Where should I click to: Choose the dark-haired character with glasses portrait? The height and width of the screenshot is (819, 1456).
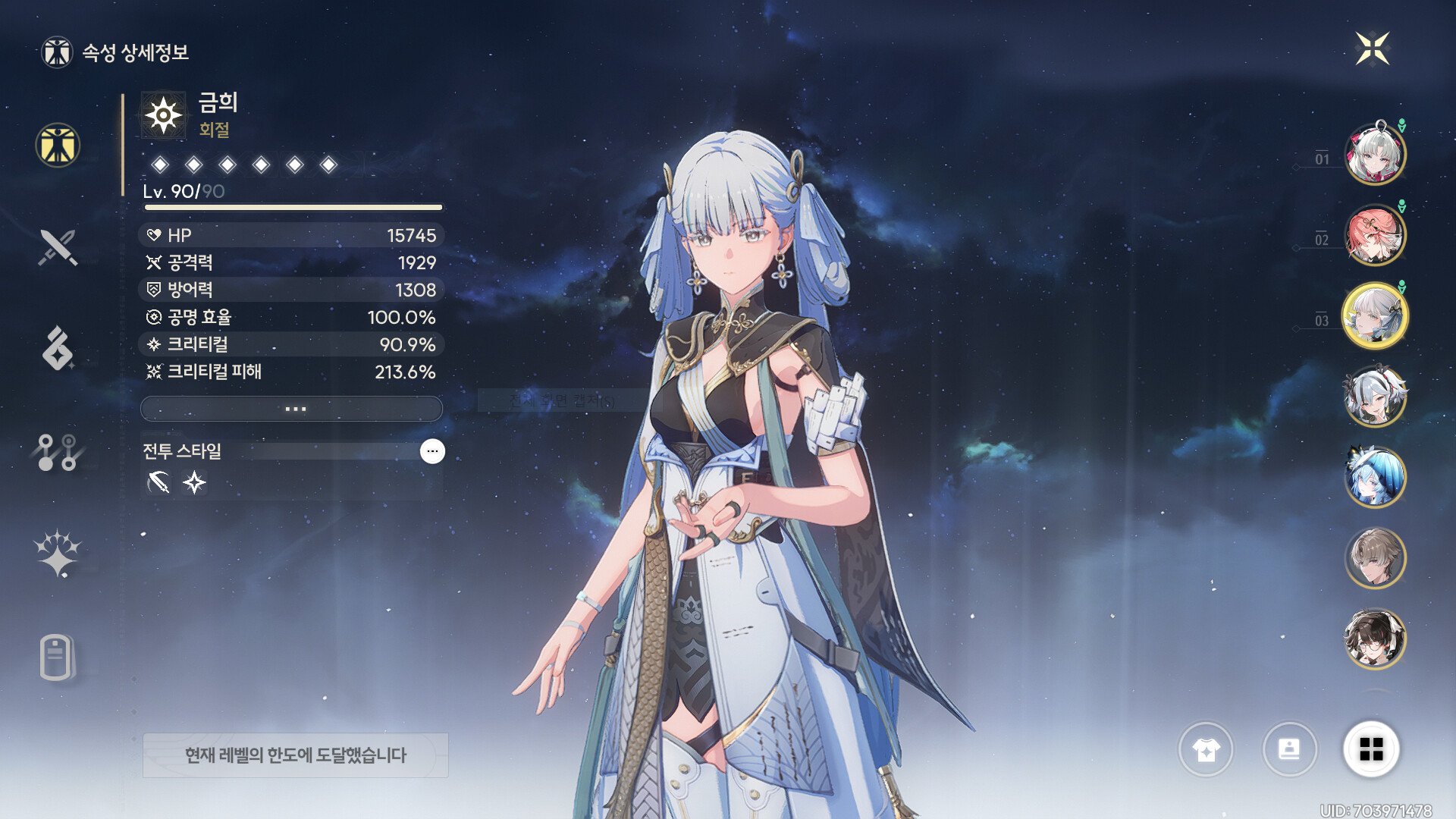tap(1374, 639)
